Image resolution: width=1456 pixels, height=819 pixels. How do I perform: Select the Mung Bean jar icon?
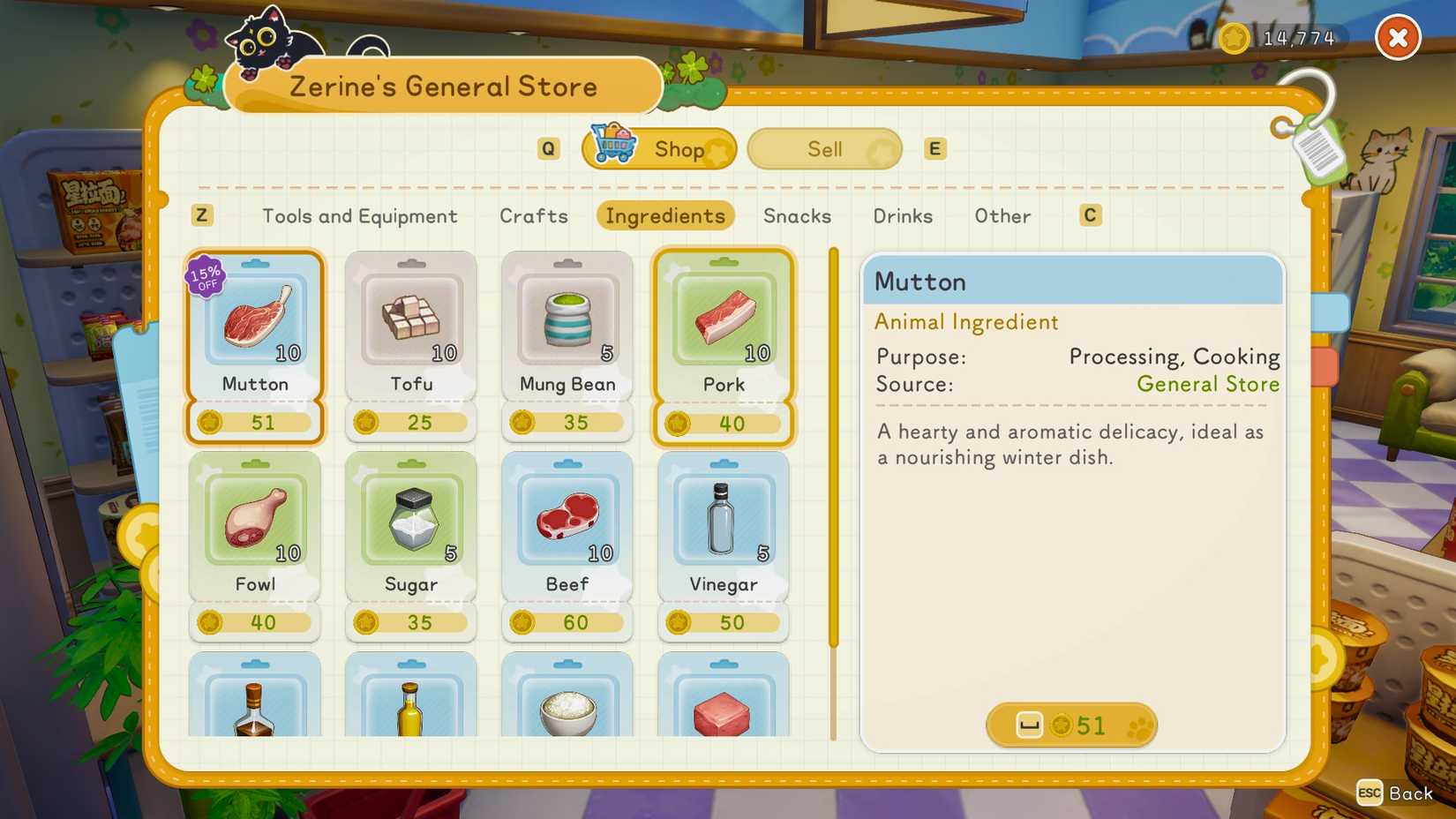(567, 319)
